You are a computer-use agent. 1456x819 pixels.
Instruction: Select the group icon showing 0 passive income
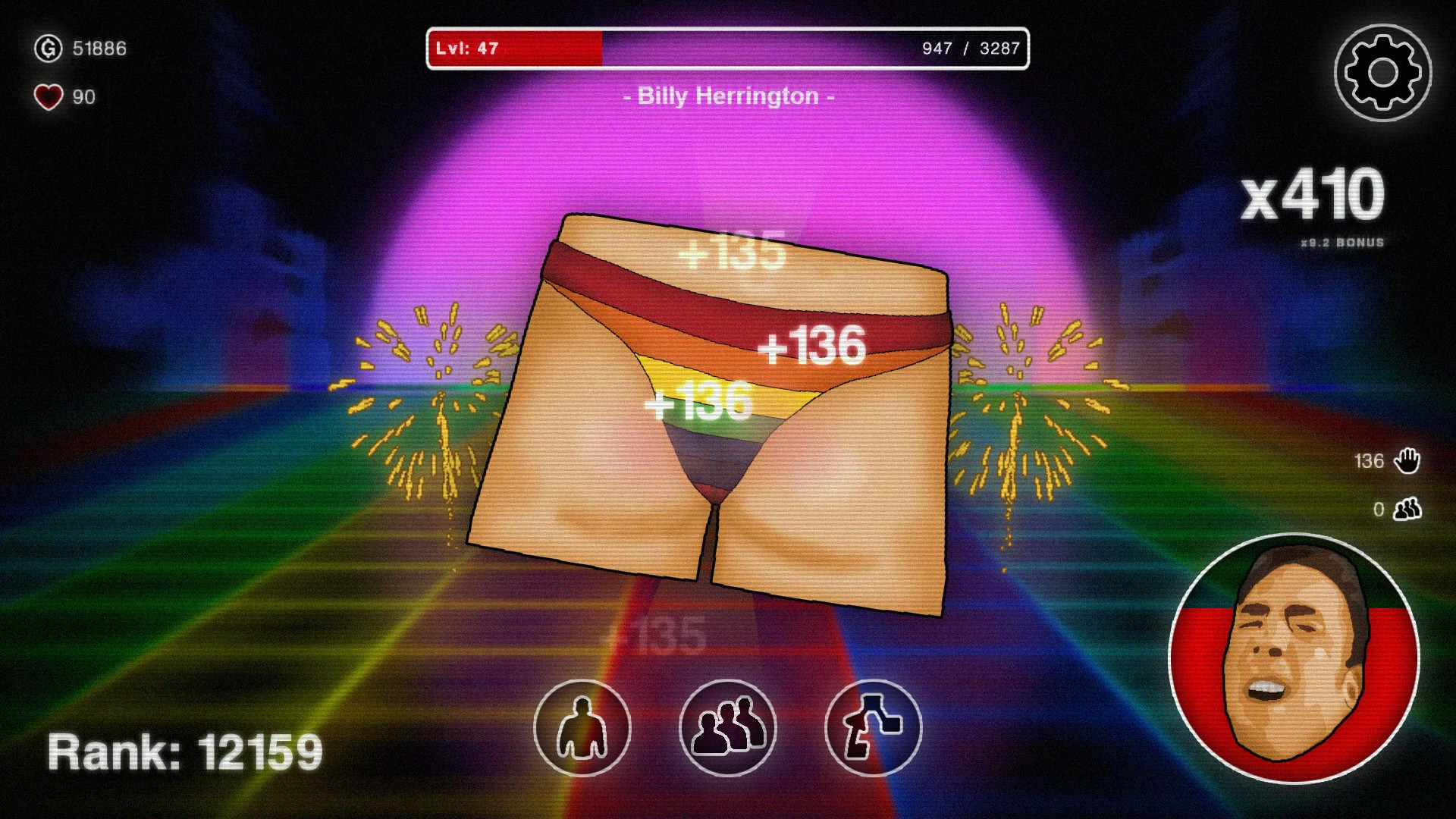1407,510
